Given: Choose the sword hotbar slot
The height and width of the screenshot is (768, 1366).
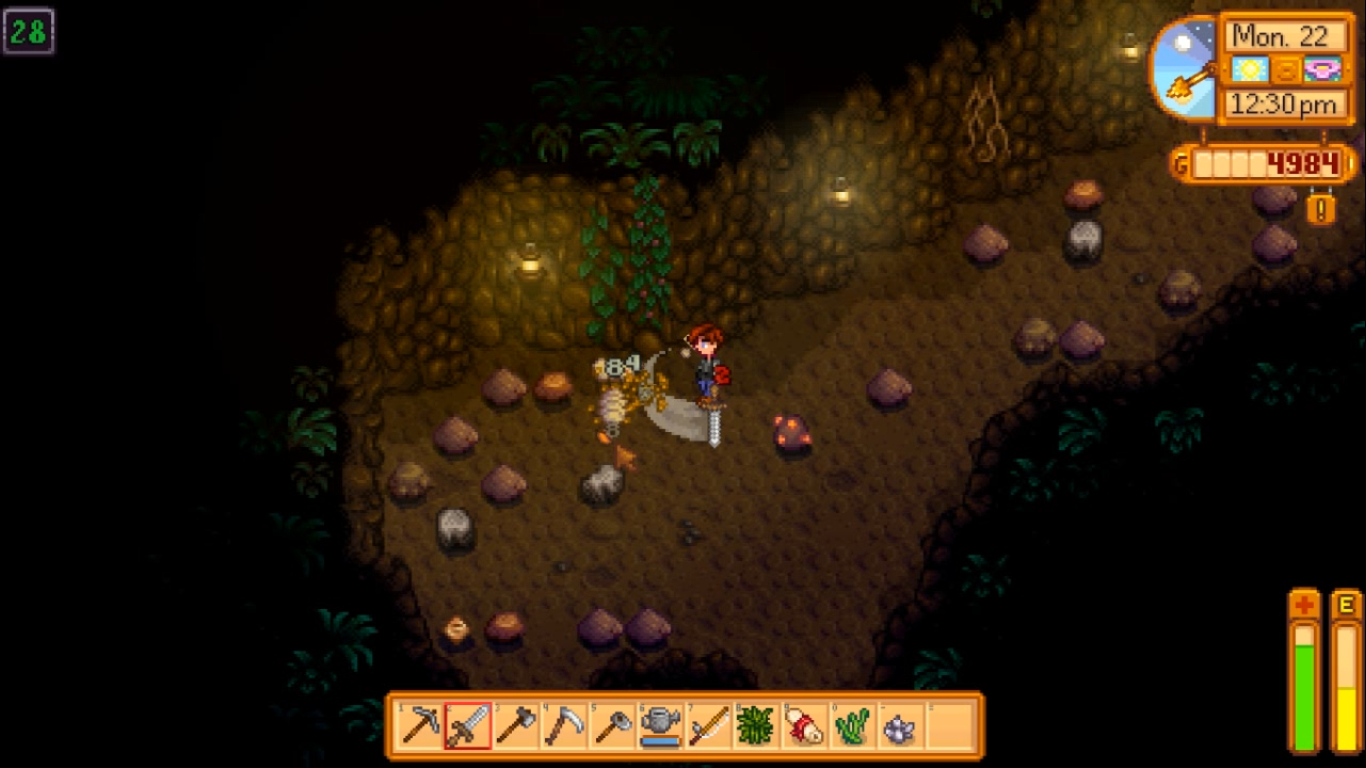Looking at the screenshot, I should (468, 725).
